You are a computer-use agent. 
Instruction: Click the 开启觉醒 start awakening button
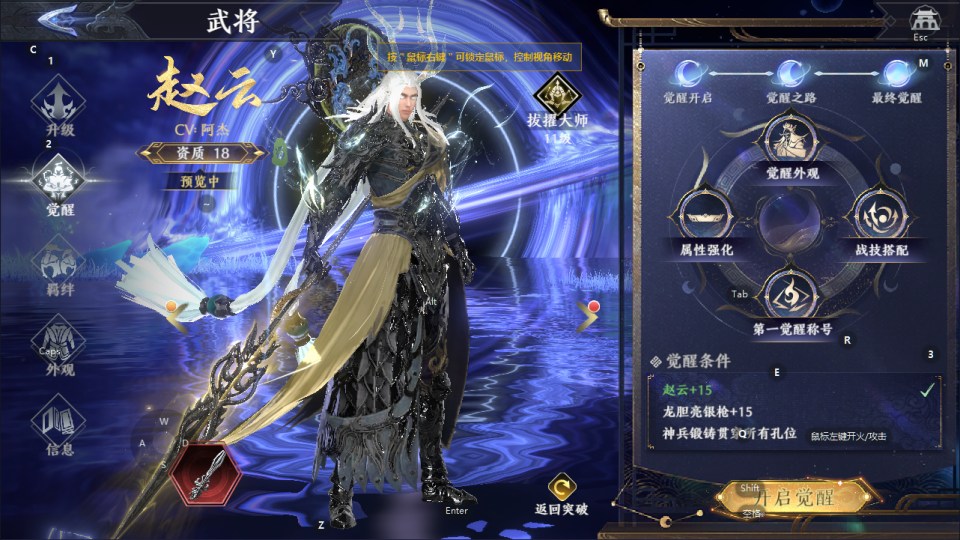pyautogui.click(x=797, y=497)
